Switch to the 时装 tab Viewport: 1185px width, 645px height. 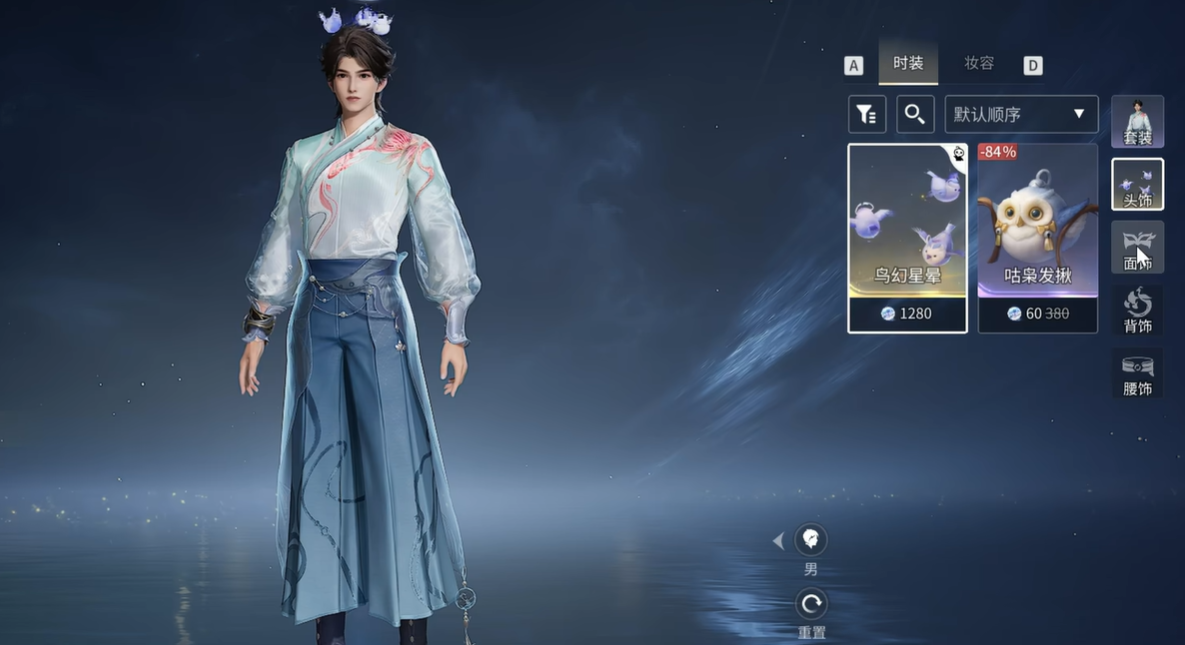pos(908,64)
